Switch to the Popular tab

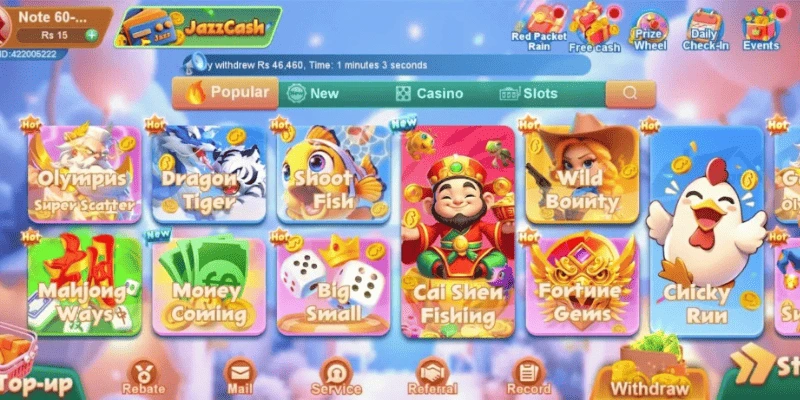point(226,93)
